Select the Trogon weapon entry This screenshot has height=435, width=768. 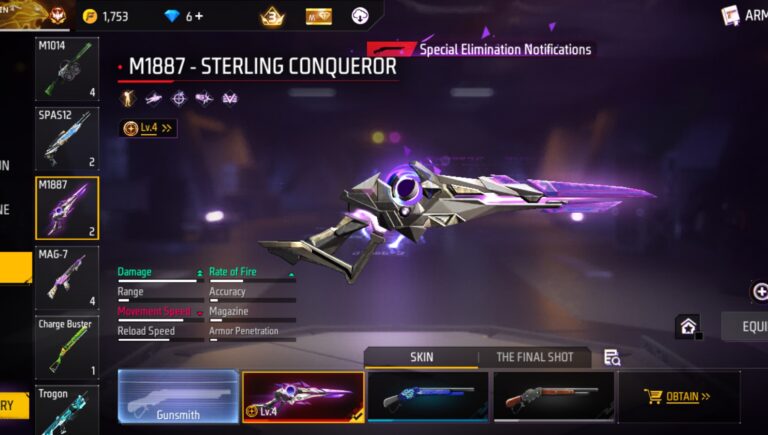[67, 410]
